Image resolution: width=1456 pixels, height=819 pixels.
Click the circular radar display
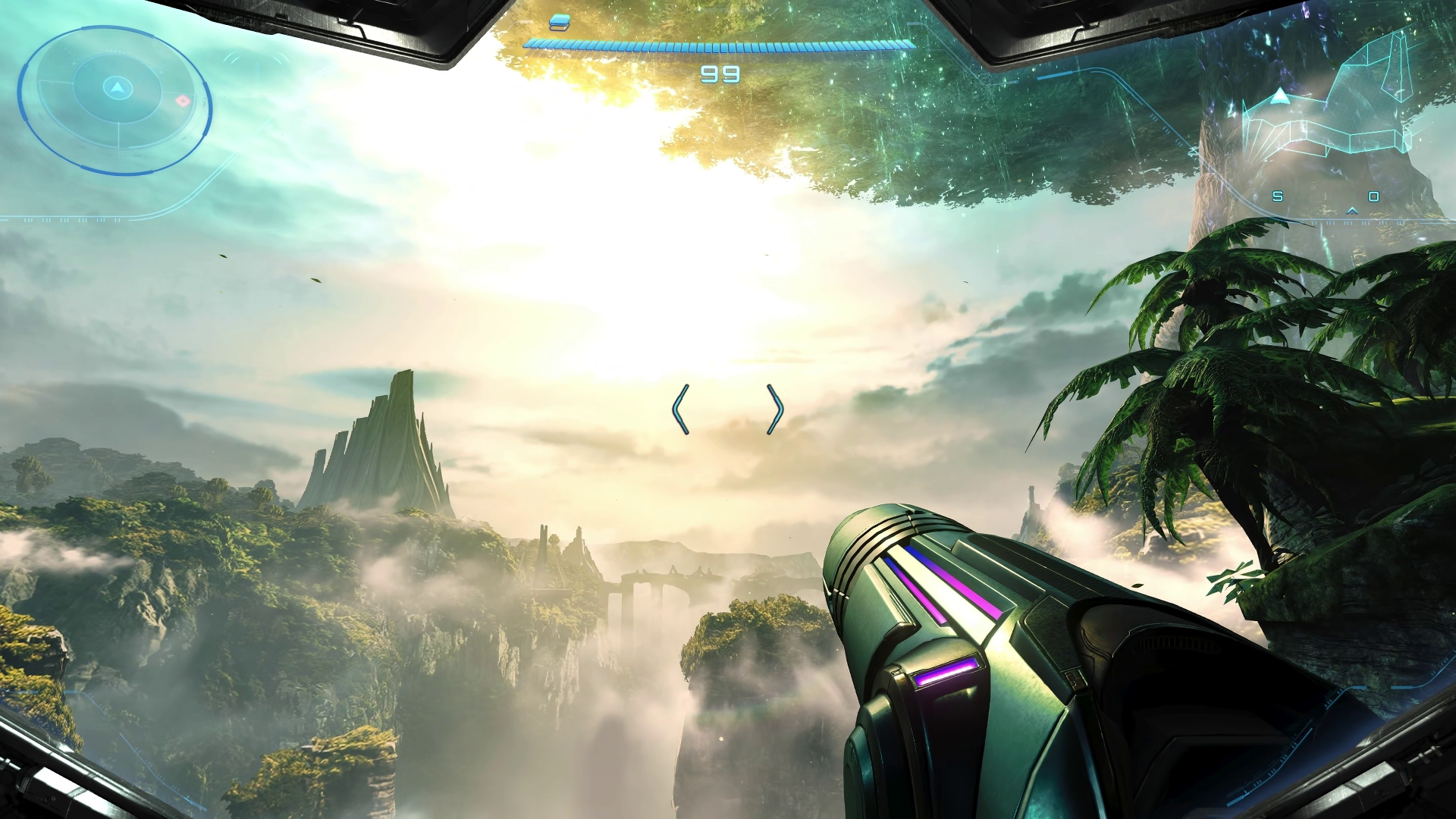115,96
